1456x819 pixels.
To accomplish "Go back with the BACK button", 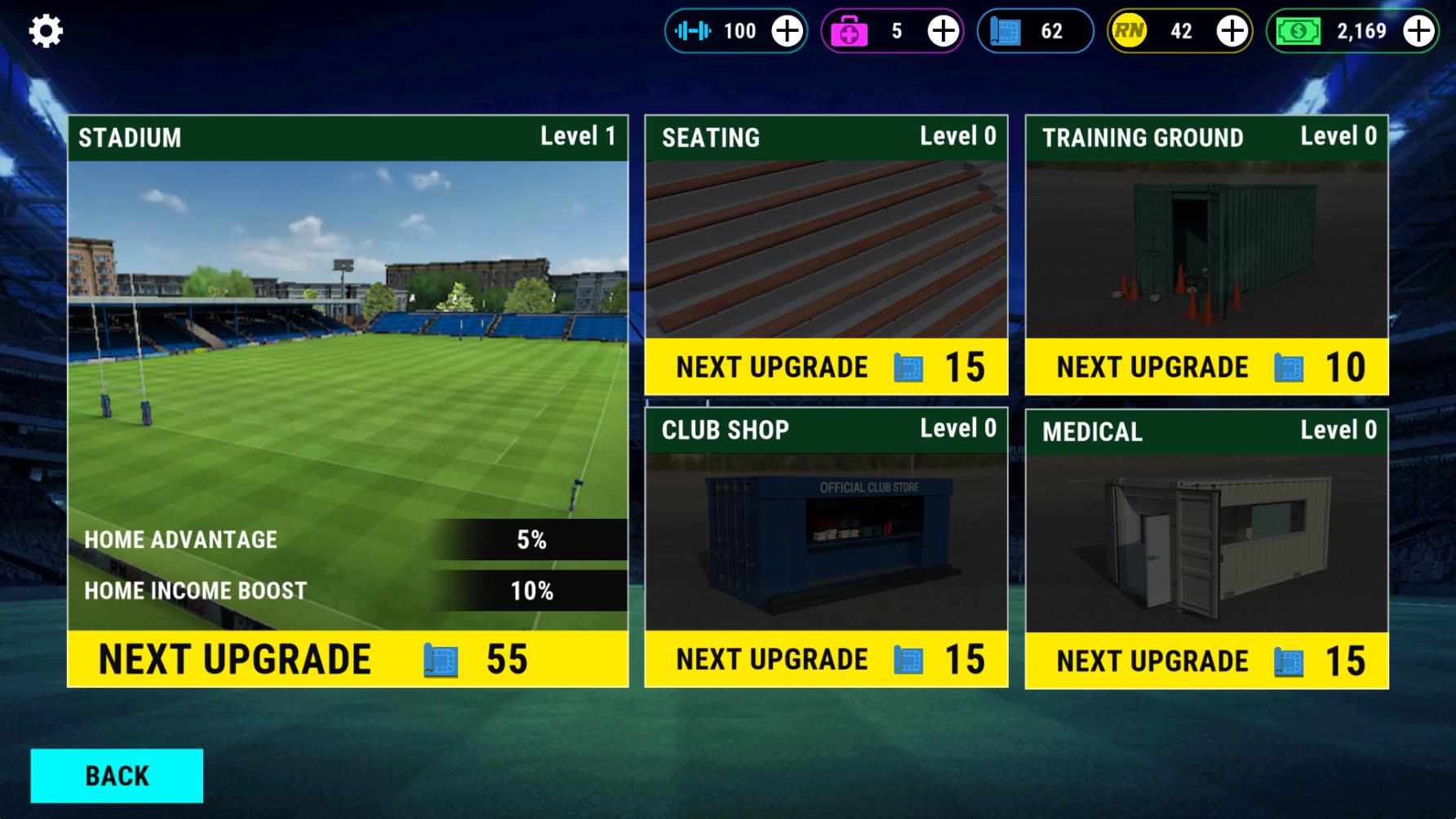I will coord(117,776).
